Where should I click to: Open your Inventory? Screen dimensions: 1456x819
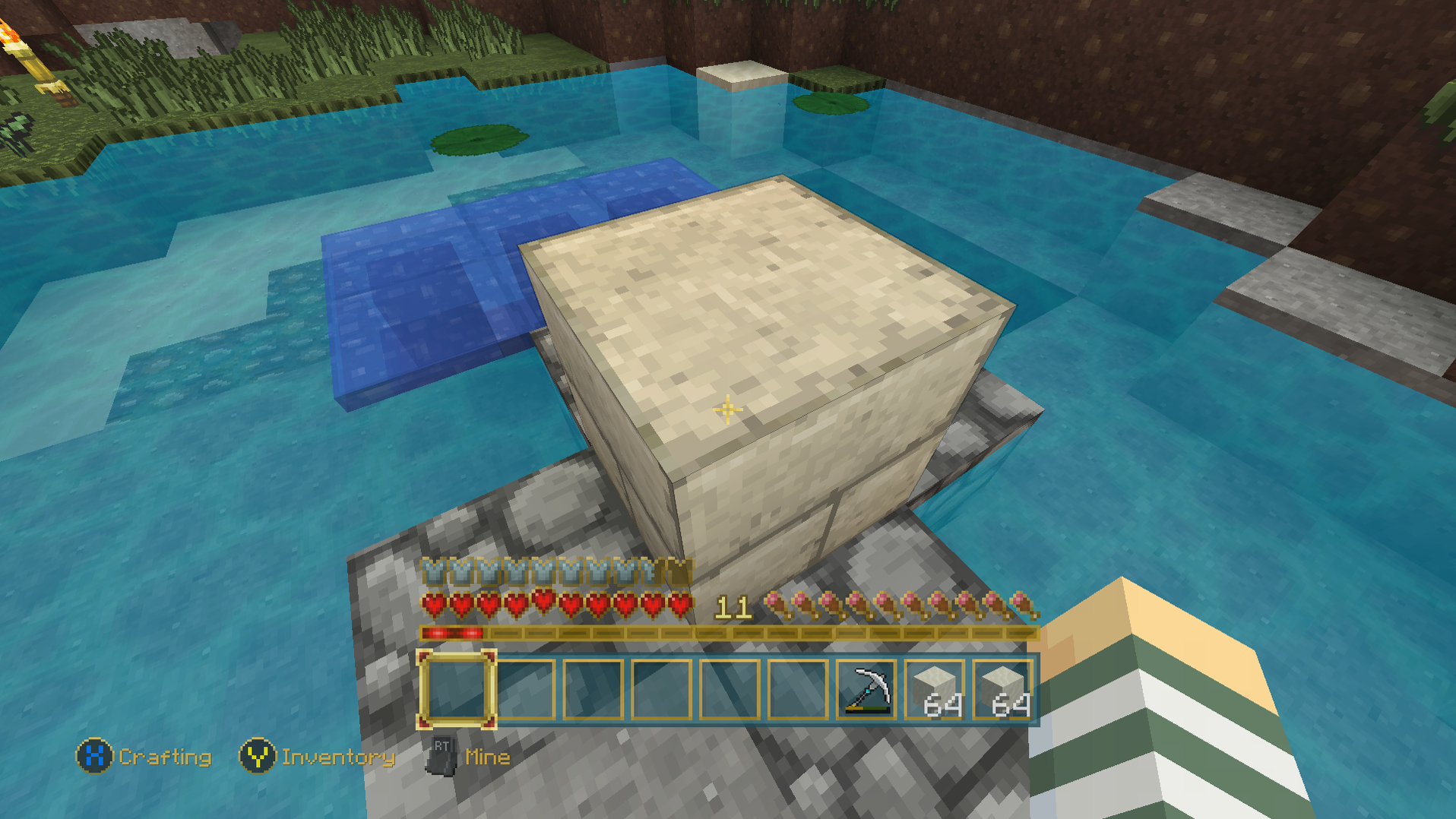pyautogui.click(x=337, y=757)
